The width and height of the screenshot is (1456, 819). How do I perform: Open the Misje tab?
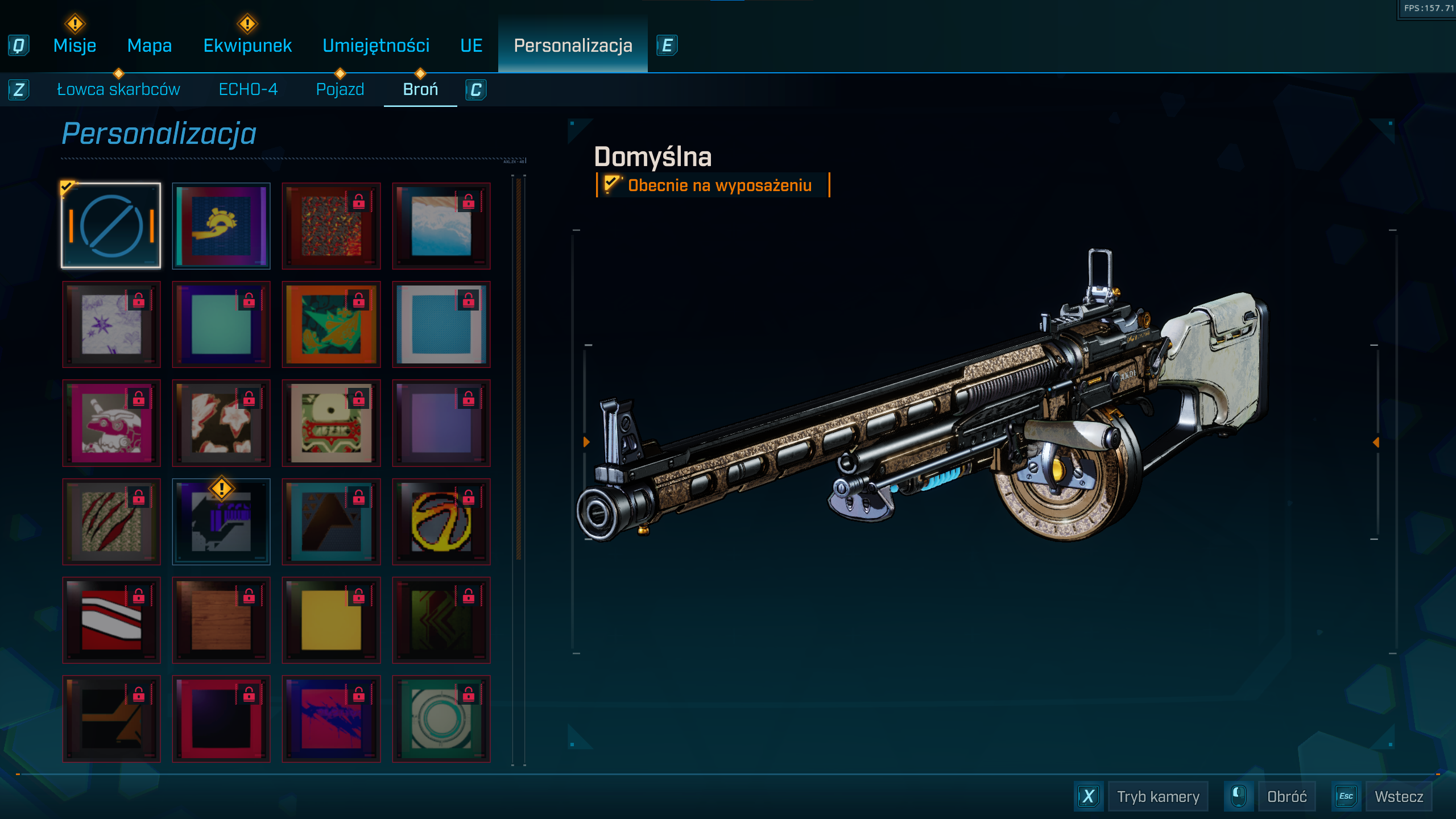pyautogui.click(x=75, y=45)
